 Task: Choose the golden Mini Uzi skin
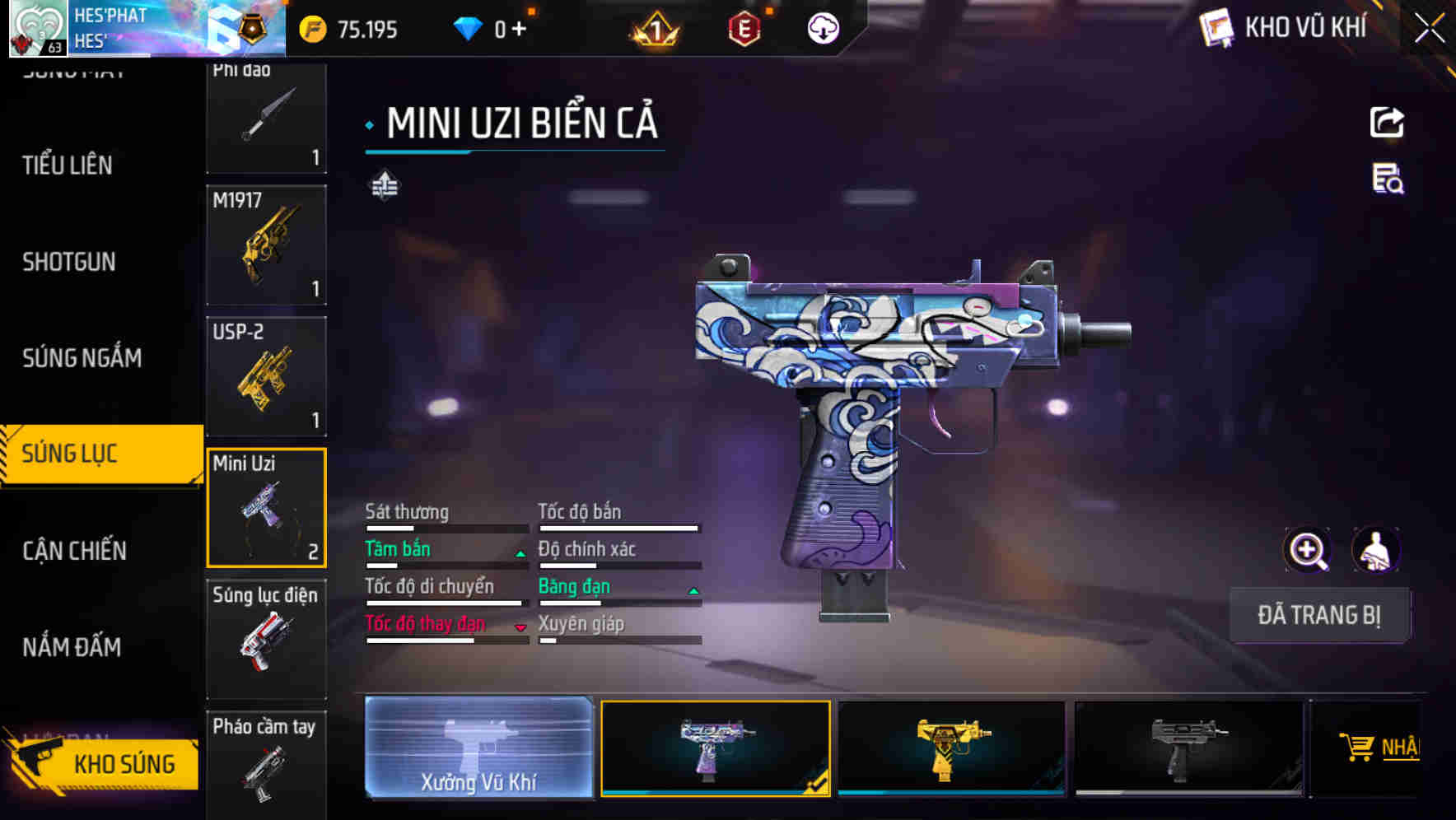(x=951, y=748)
